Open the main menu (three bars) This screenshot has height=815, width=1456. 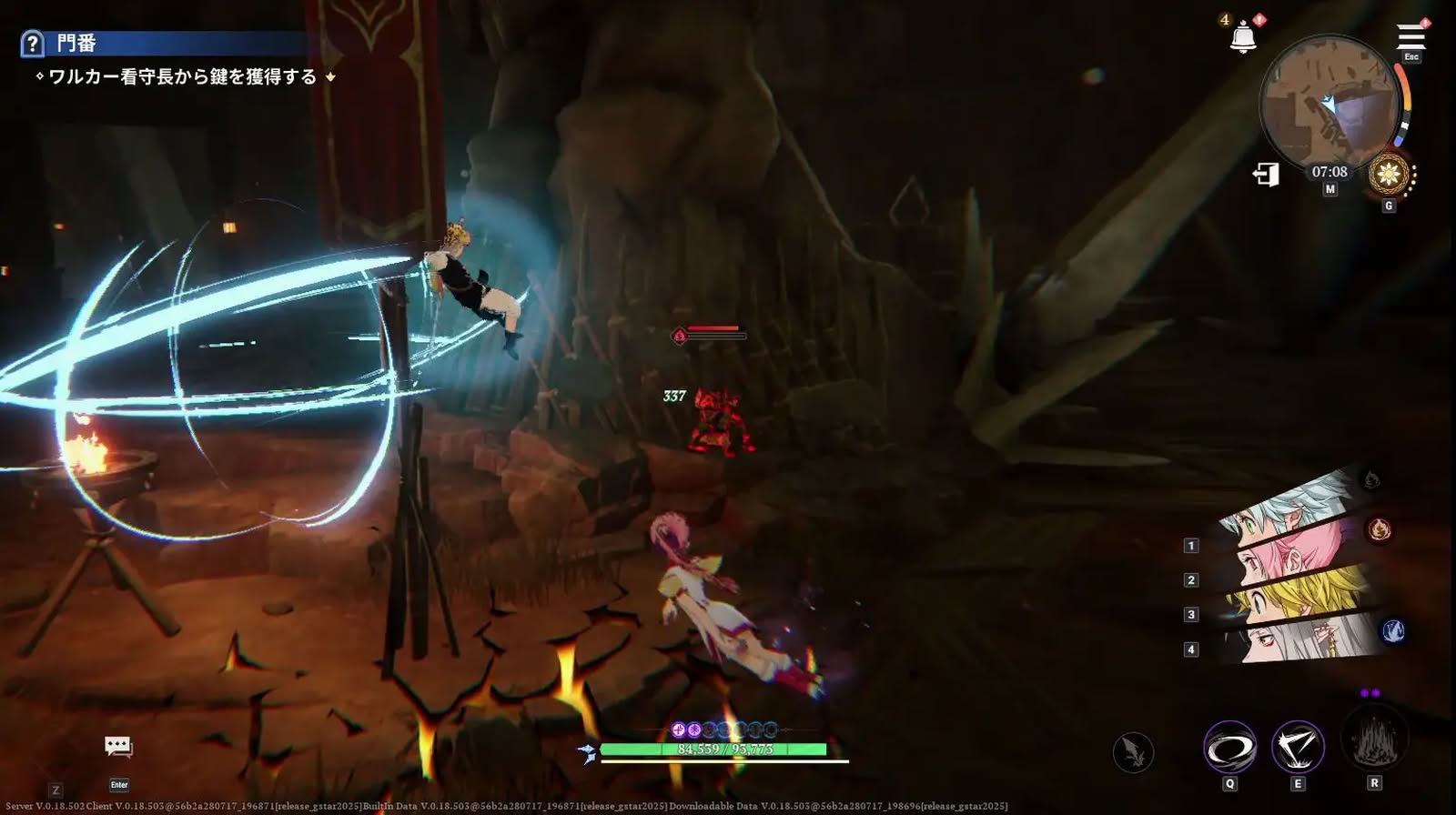pos(1410,37)
